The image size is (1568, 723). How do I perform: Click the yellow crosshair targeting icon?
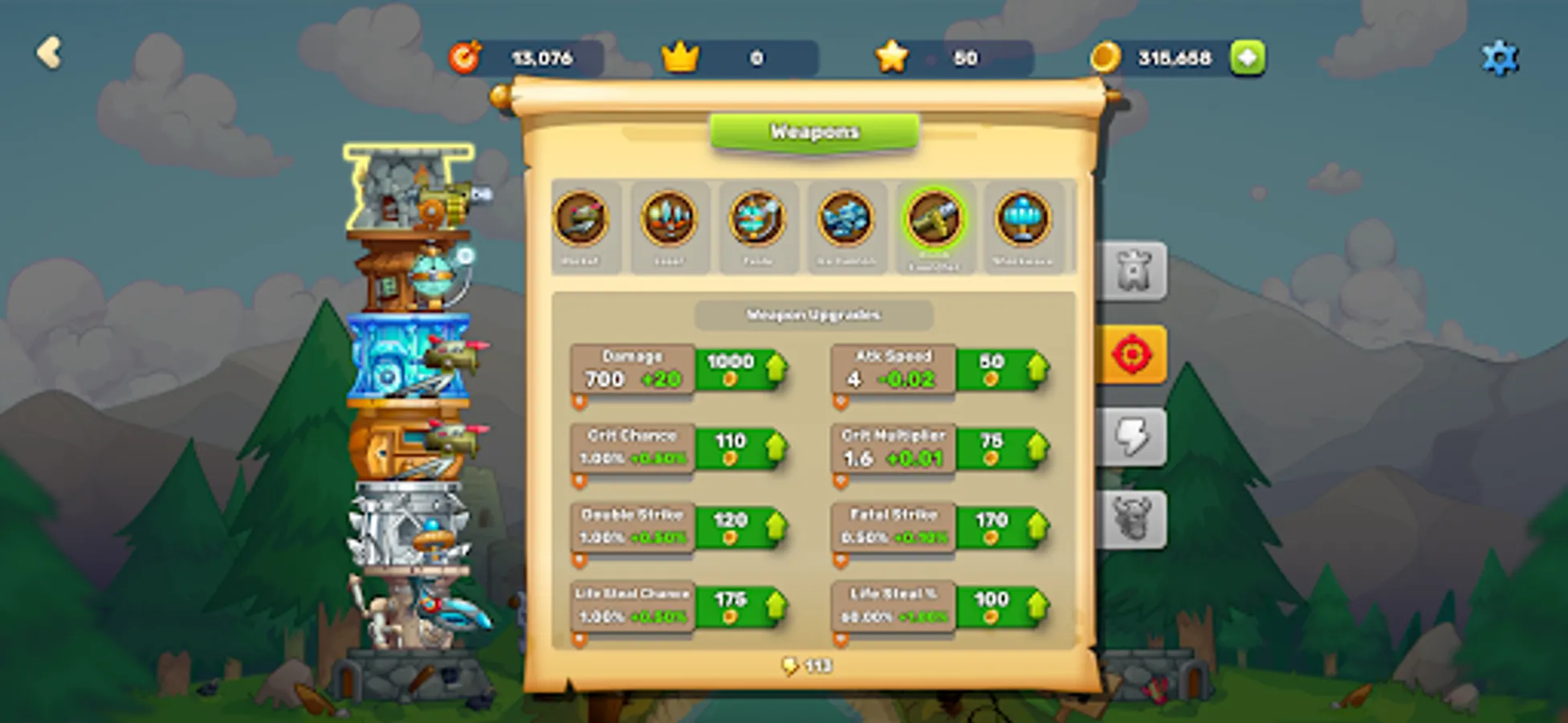(x=1133, y=353)
